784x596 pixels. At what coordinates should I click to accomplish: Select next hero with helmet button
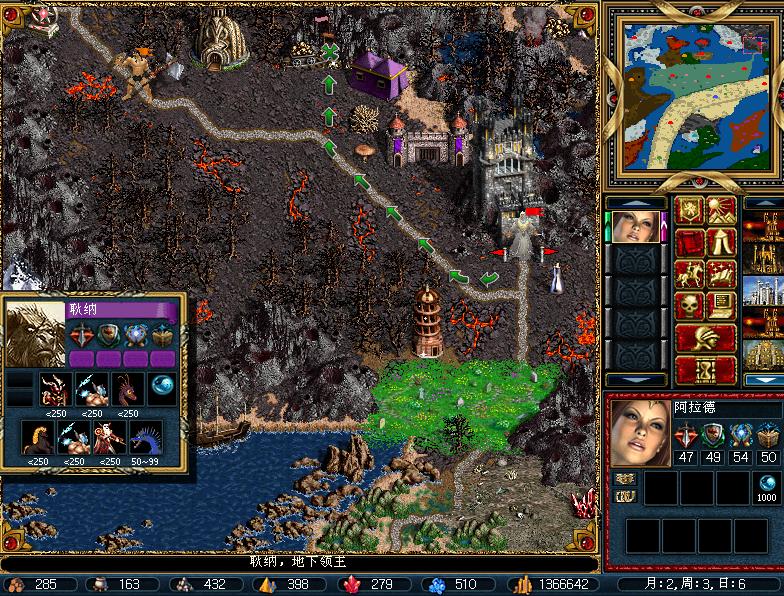pos(706,337)
